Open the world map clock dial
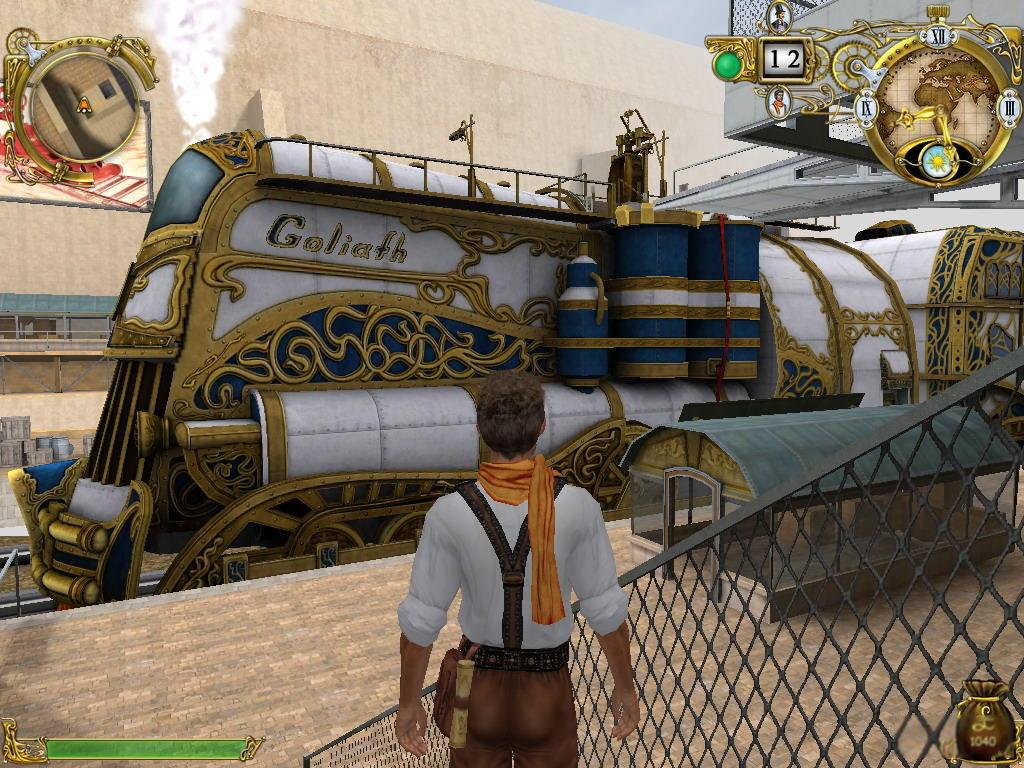This screenshot has width=1024, height=768. [x=936, y=98]
